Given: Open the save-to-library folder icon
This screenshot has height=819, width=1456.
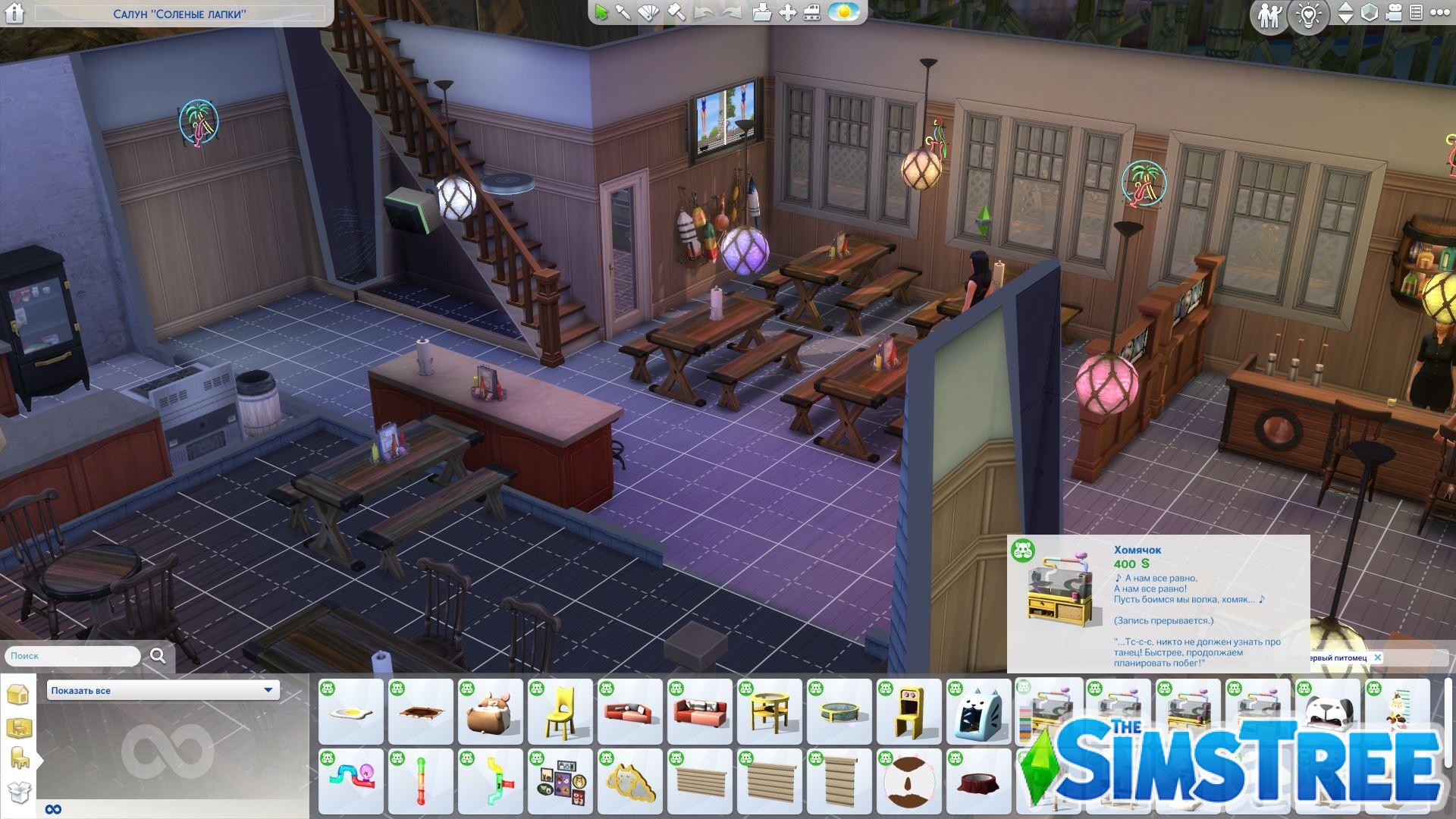Looking at the screenshot, I should (761, 13).
